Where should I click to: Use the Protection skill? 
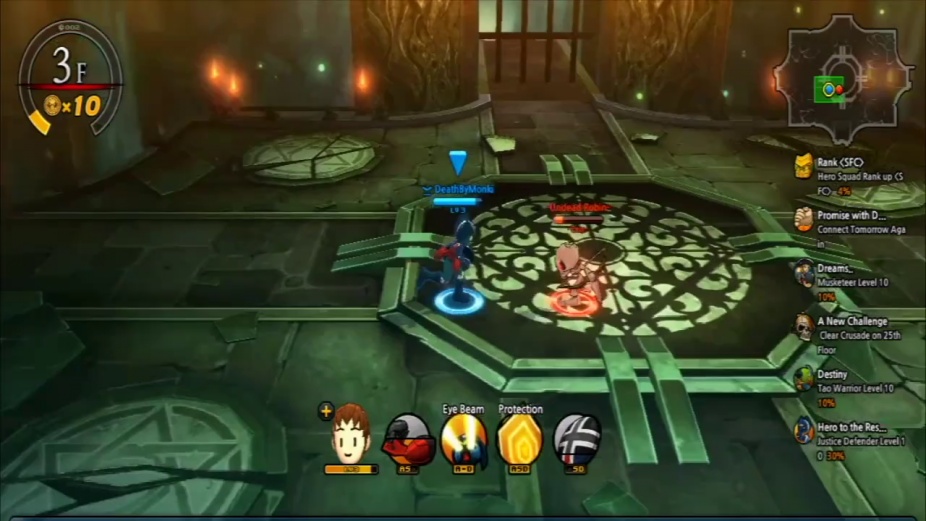pos(520,440)
